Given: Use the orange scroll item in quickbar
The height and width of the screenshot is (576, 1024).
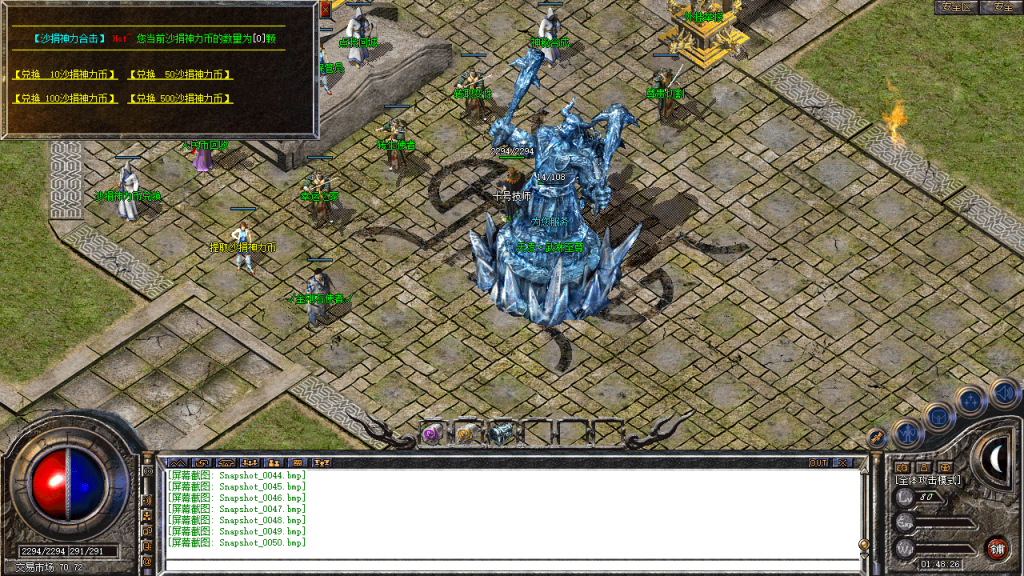Looking at the screenshot, I should click(464, 433).
